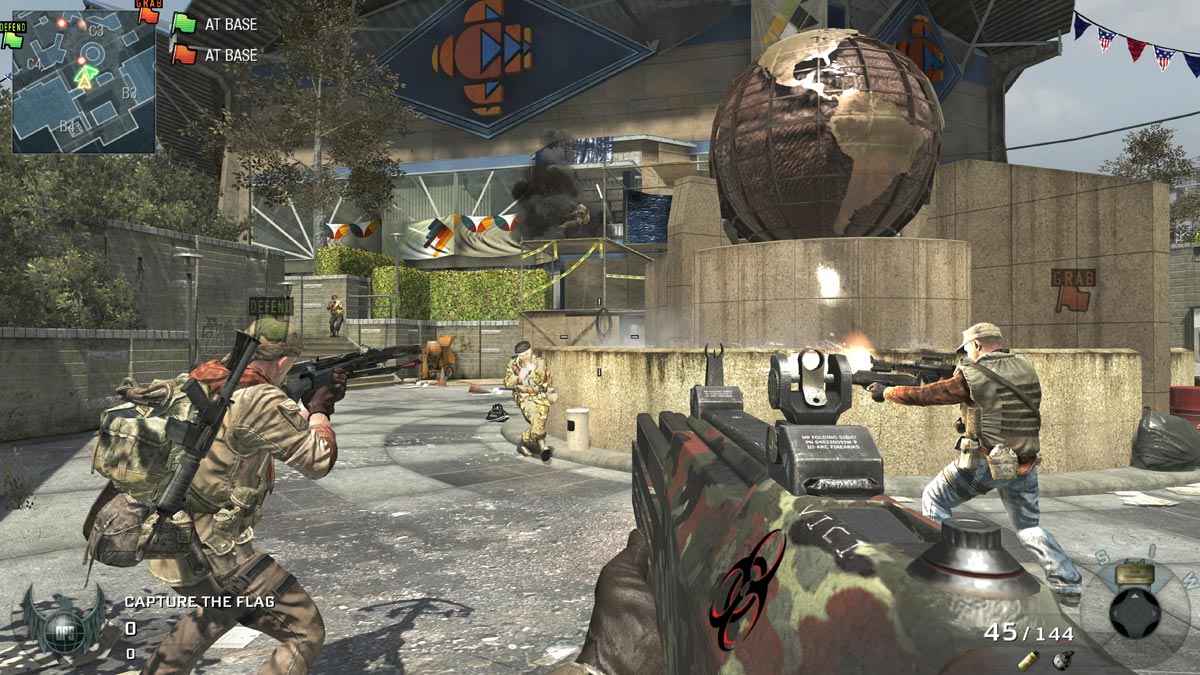
Task: Select the claymore icon above the d-pad
Action: (1134, 573)
